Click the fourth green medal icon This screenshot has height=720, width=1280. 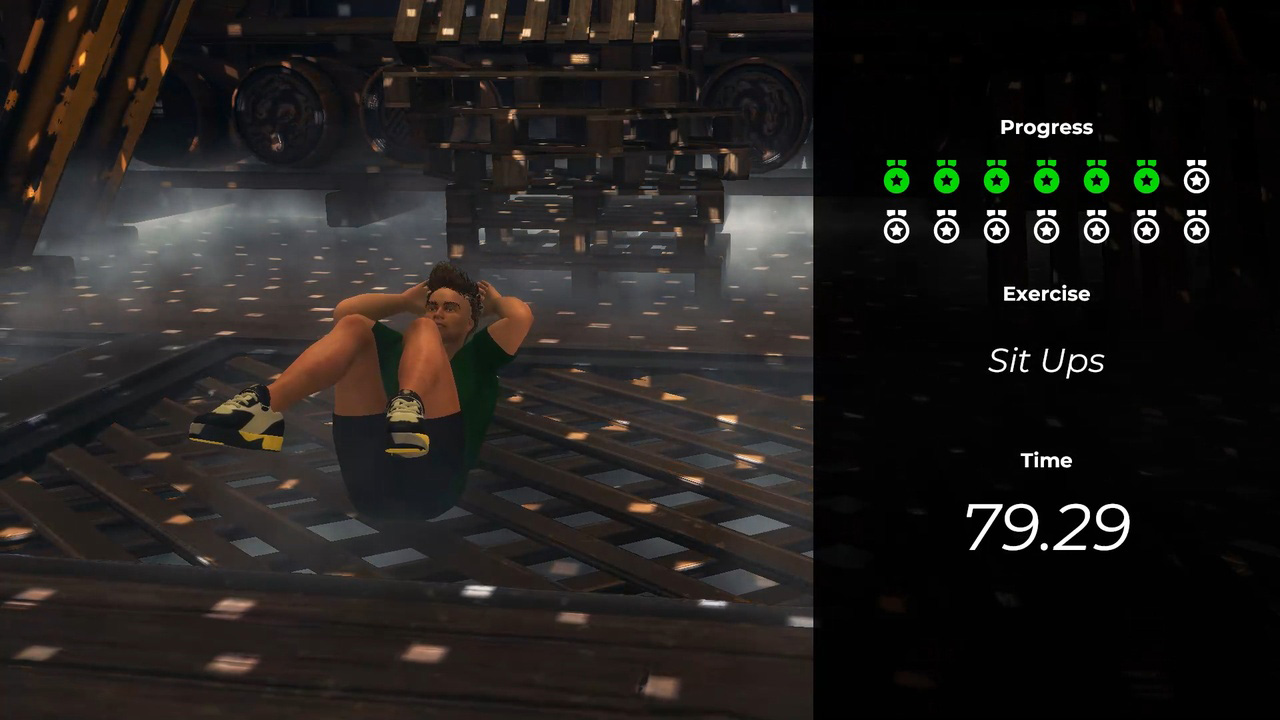(x=1046, y=179)
